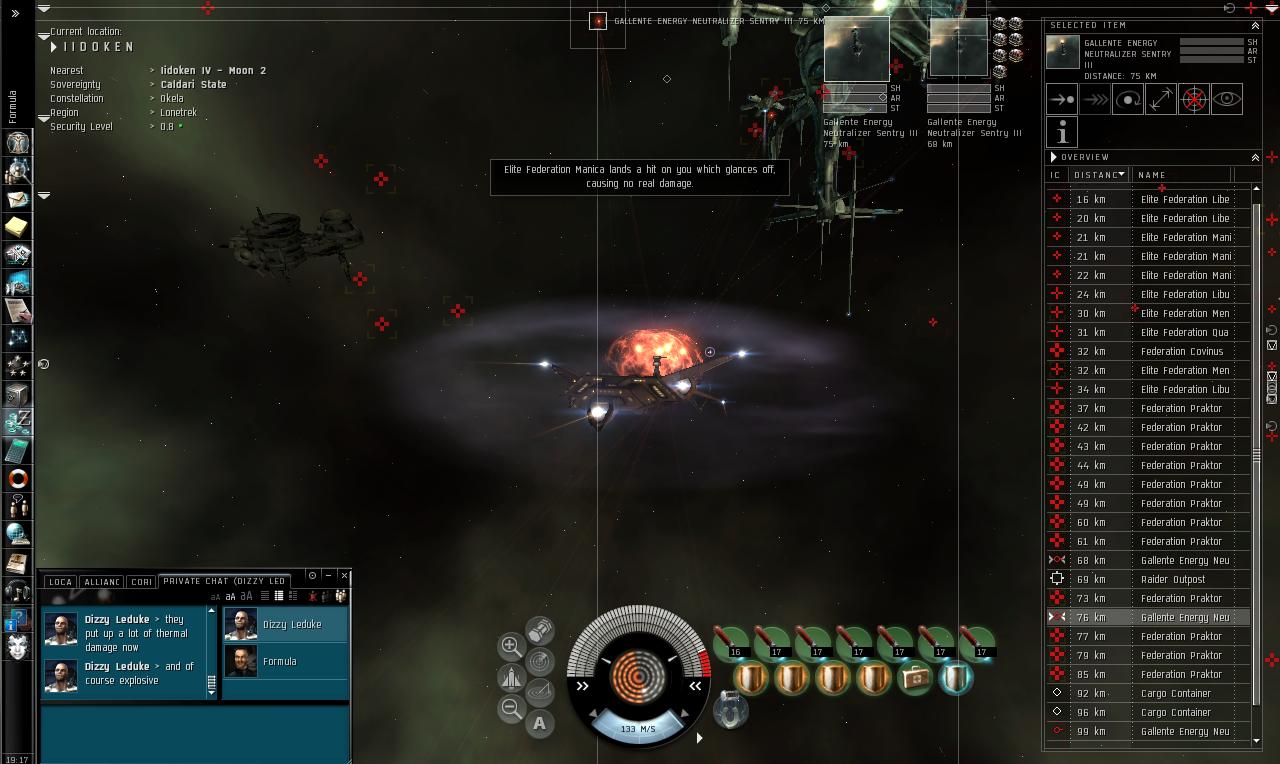The width and height of the screenshot is (1280, 764).
Task: Orbit the selected Gallente sentry
Action: tap(1128, 99)
